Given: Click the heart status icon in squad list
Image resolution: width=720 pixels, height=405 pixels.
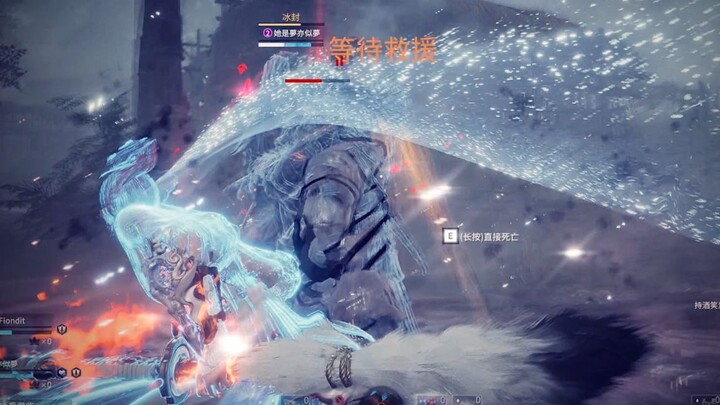Looking at the screenshot, I should click(x=60, y=371).
